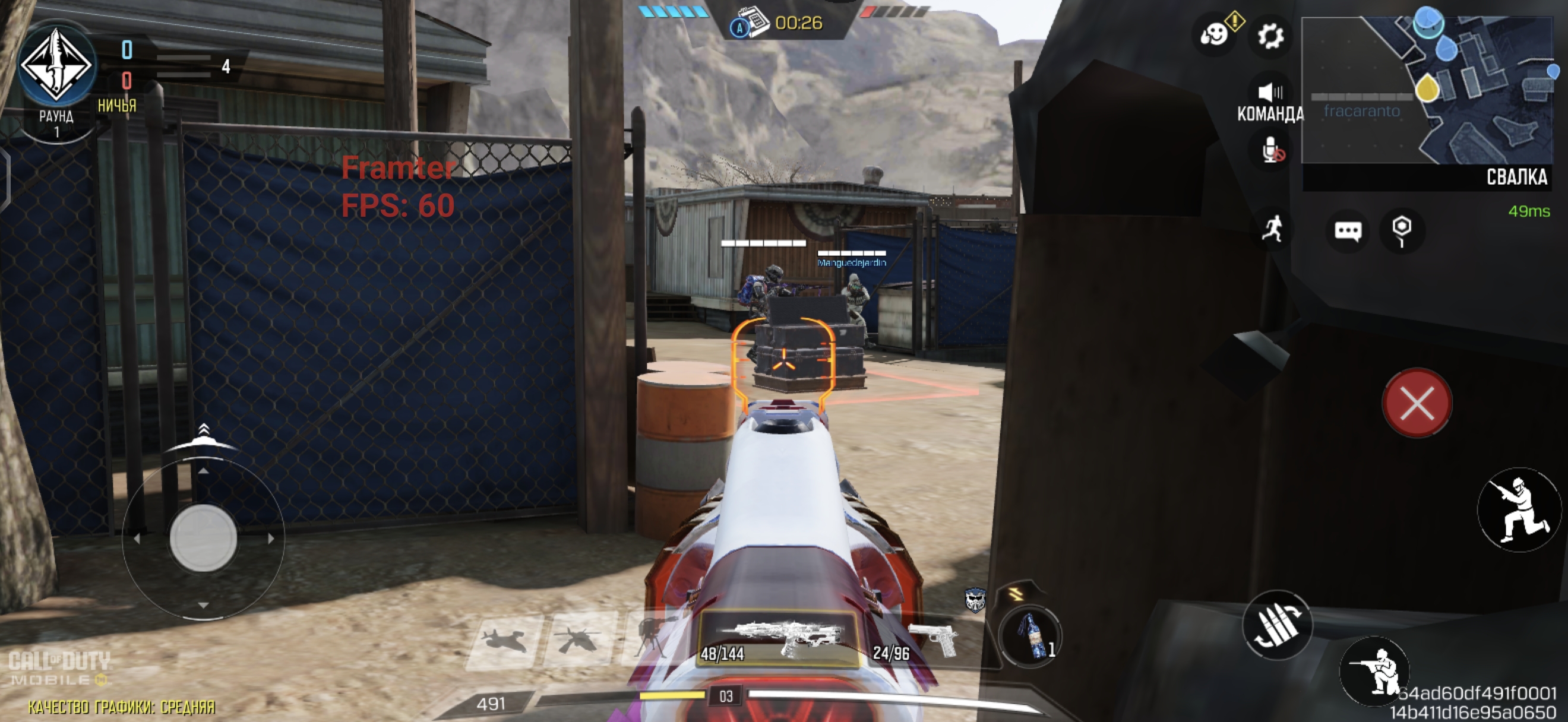Activate the jet airstrike scorestreak
Image resolution: width=1568 pixels, height=722 pixels.
[x=505, y=641]
